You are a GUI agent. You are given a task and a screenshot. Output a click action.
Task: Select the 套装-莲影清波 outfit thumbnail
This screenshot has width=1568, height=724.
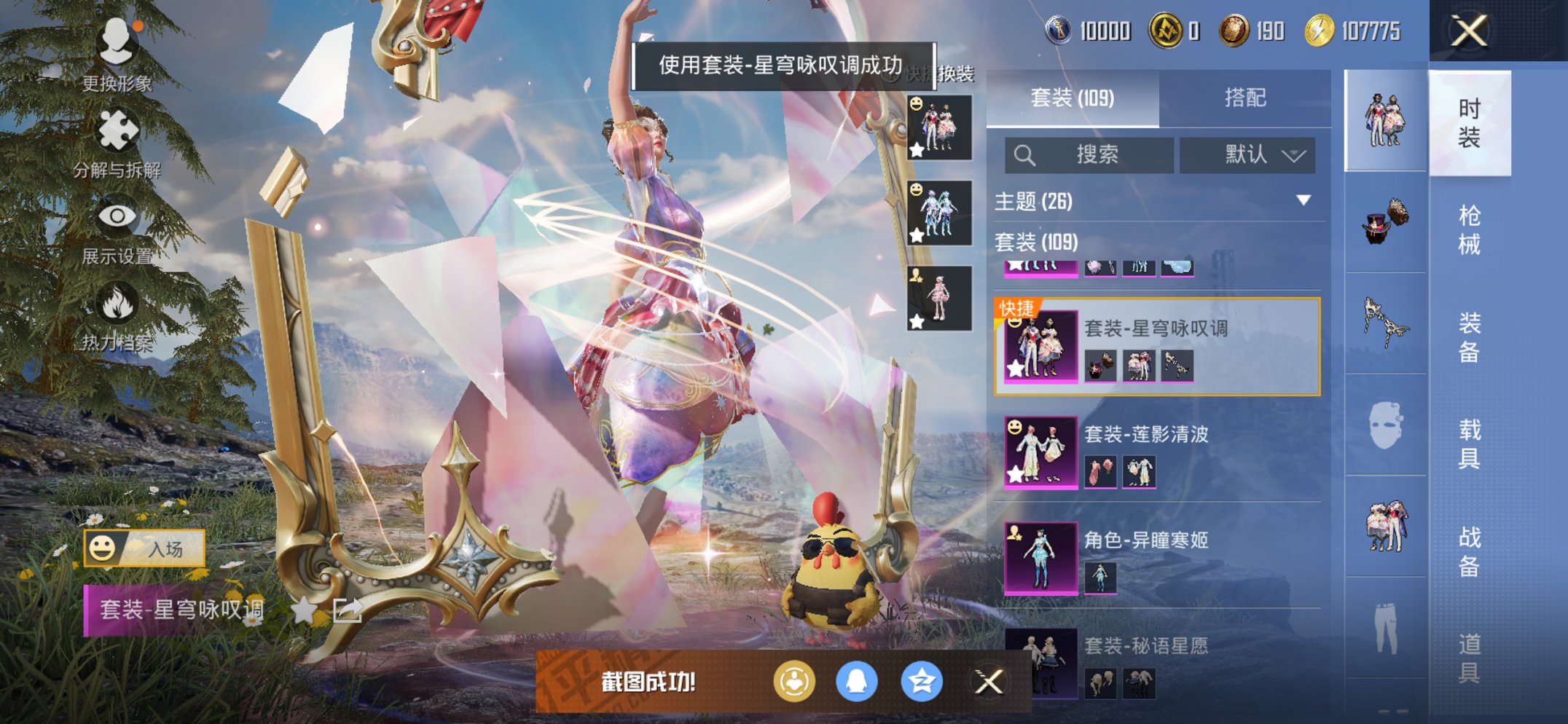point(1040,452)
